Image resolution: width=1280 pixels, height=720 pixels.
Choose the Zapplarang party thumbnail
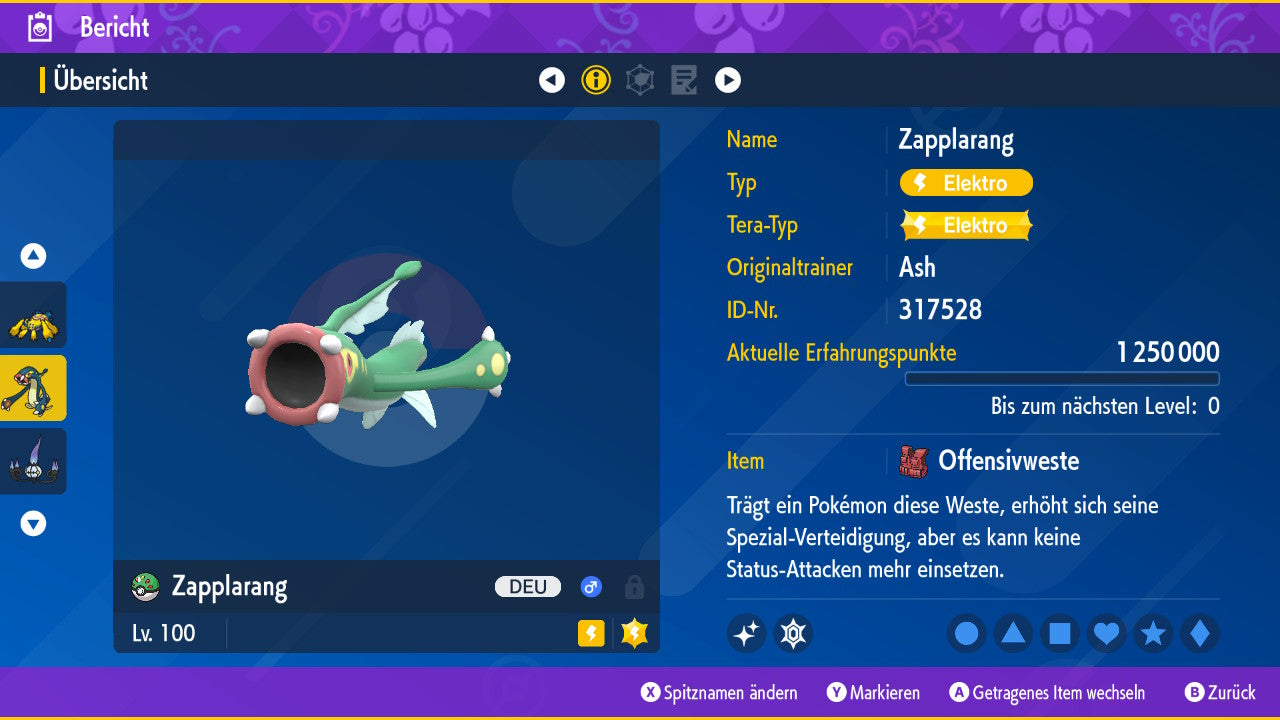(x=33, y=388)
